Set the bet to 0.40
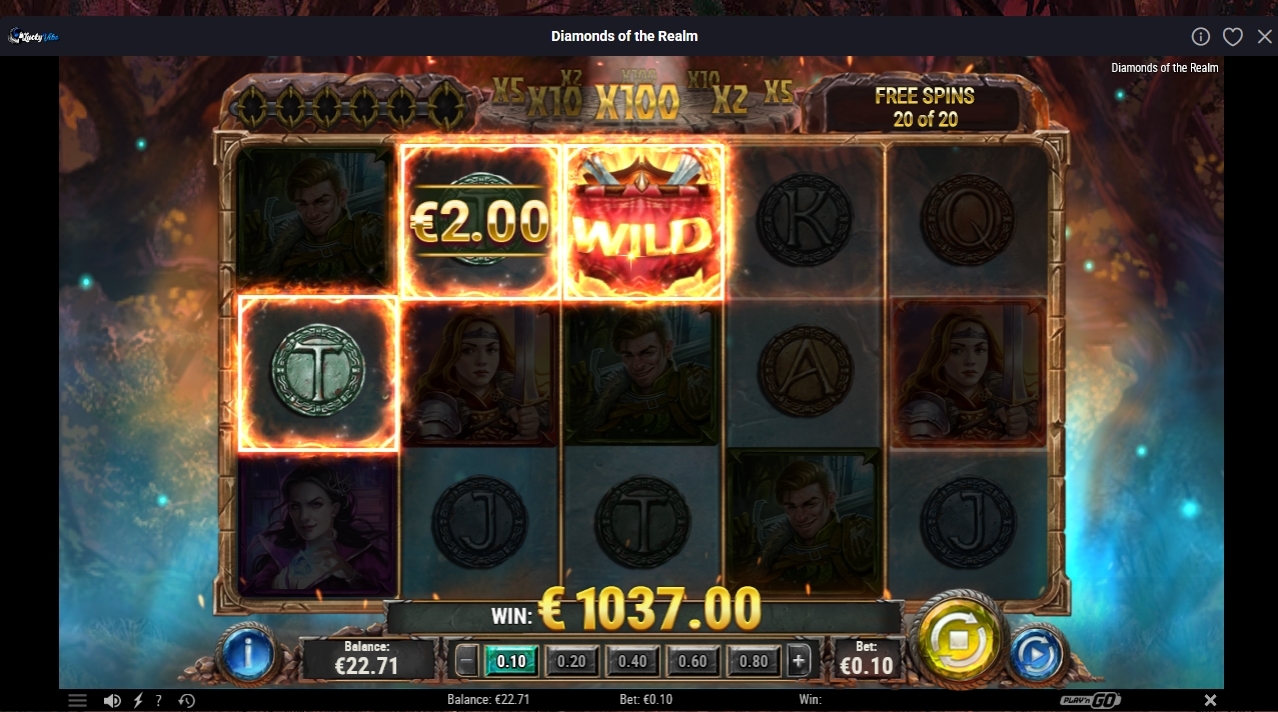The width and height of the screenshot is (1278, 712). coord(632,661)
